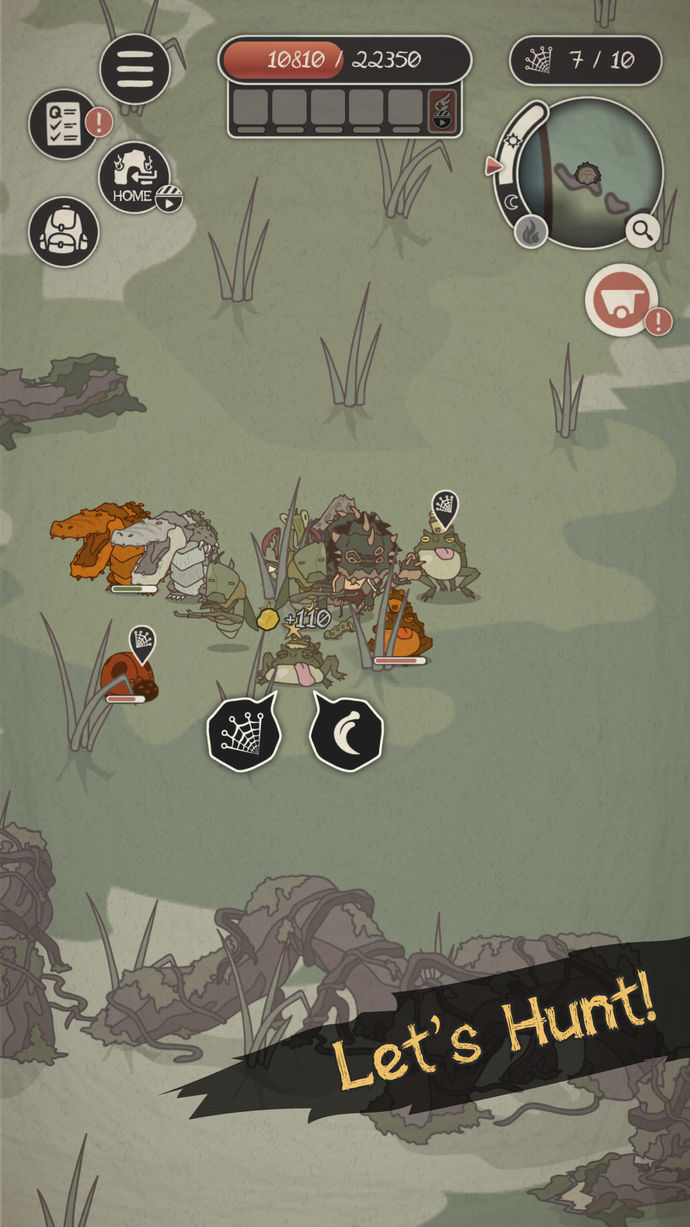Zoom the minimap with magnifier button

click(643, 230)
